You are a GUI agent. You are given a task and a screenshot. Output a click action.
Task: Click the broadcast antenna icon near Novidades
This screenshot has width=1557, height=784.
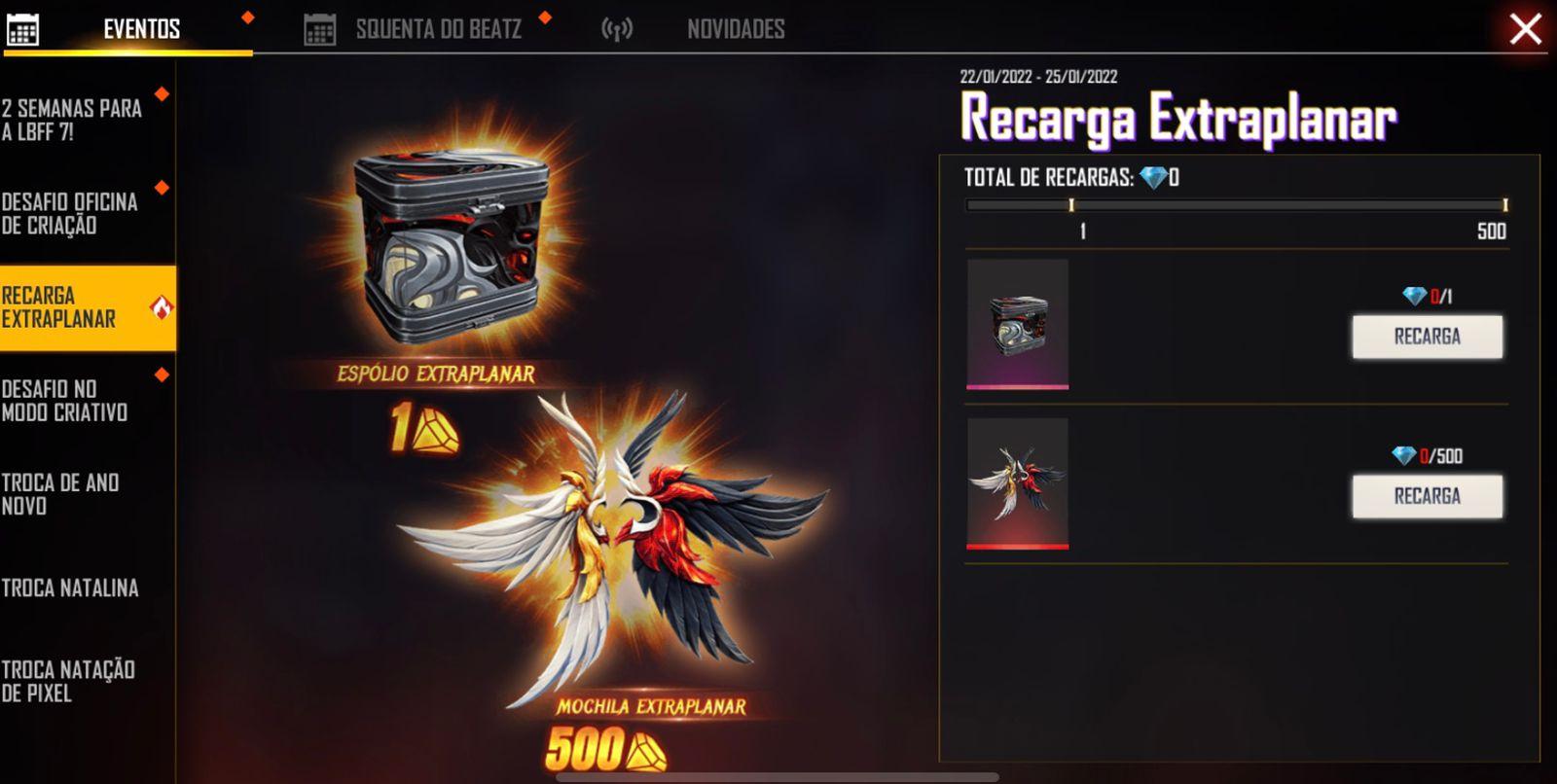[x=617, y=28]
